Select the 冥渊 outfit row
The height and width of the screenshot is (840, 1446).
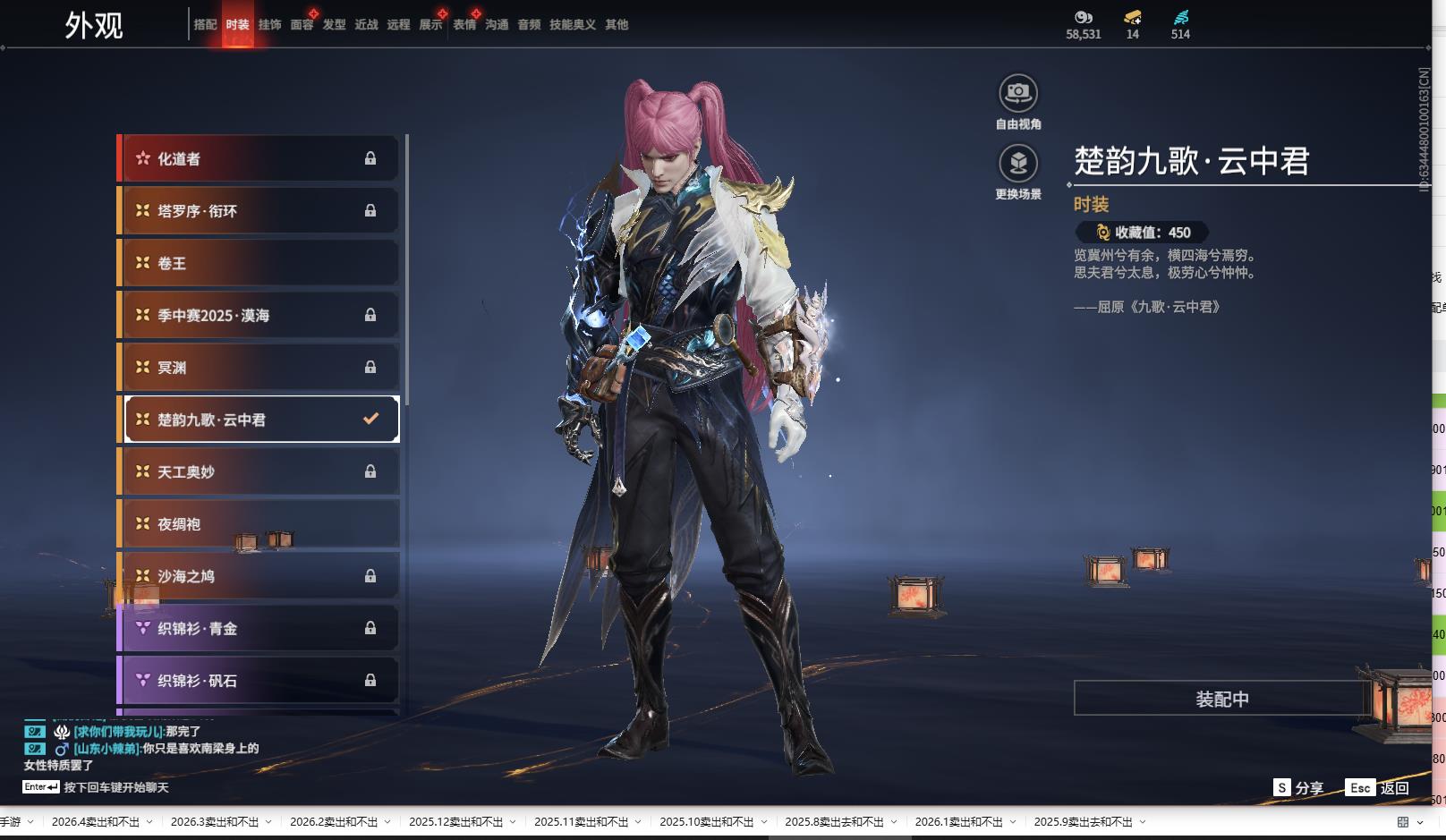259,368
